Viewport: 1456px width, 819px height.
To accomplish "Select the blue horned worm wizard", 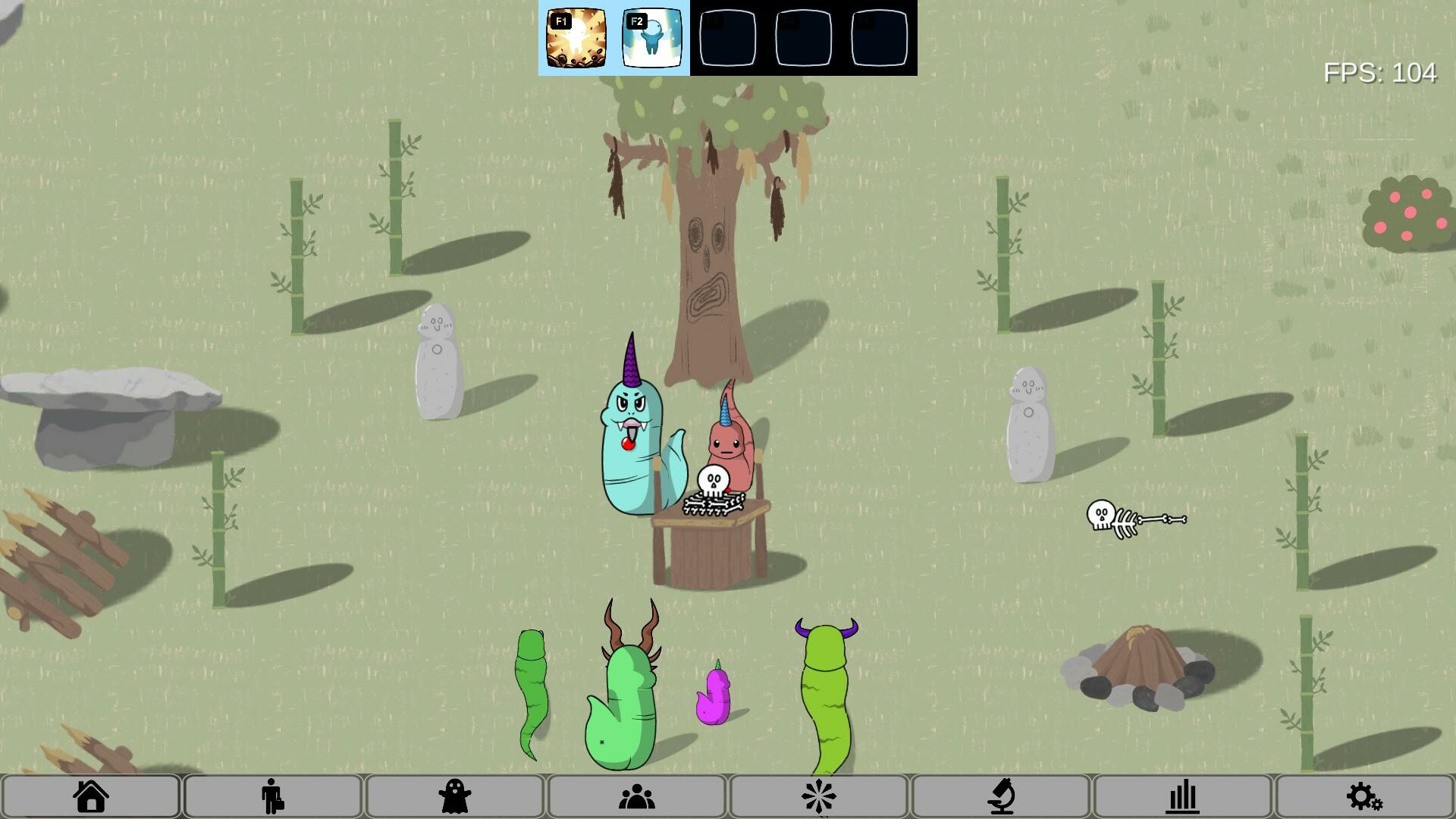I will click(x=629, y=440).
